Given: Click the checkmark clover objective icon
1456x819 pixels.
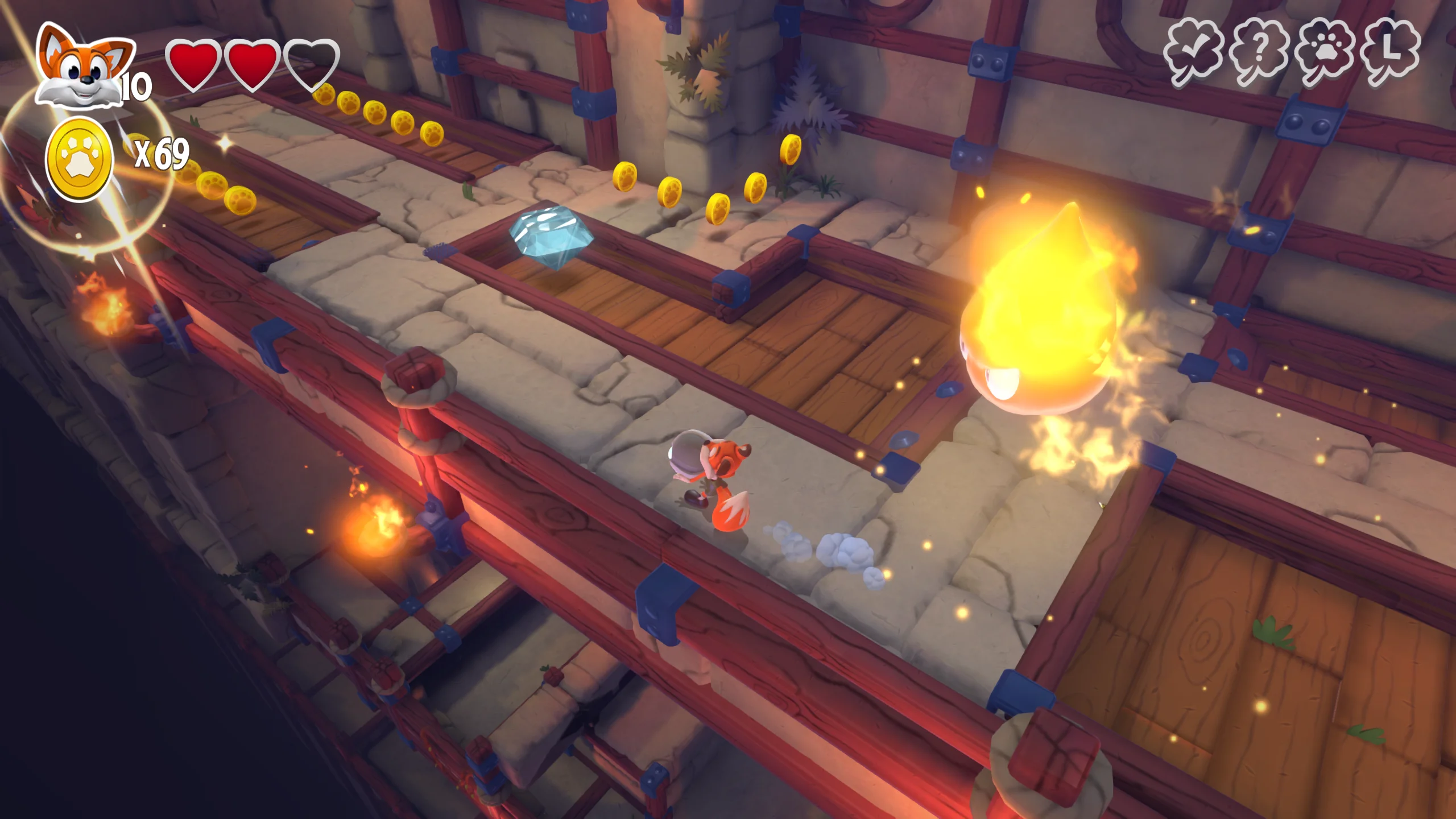Looking at the screenshot, I should [x=1193, y=52].
